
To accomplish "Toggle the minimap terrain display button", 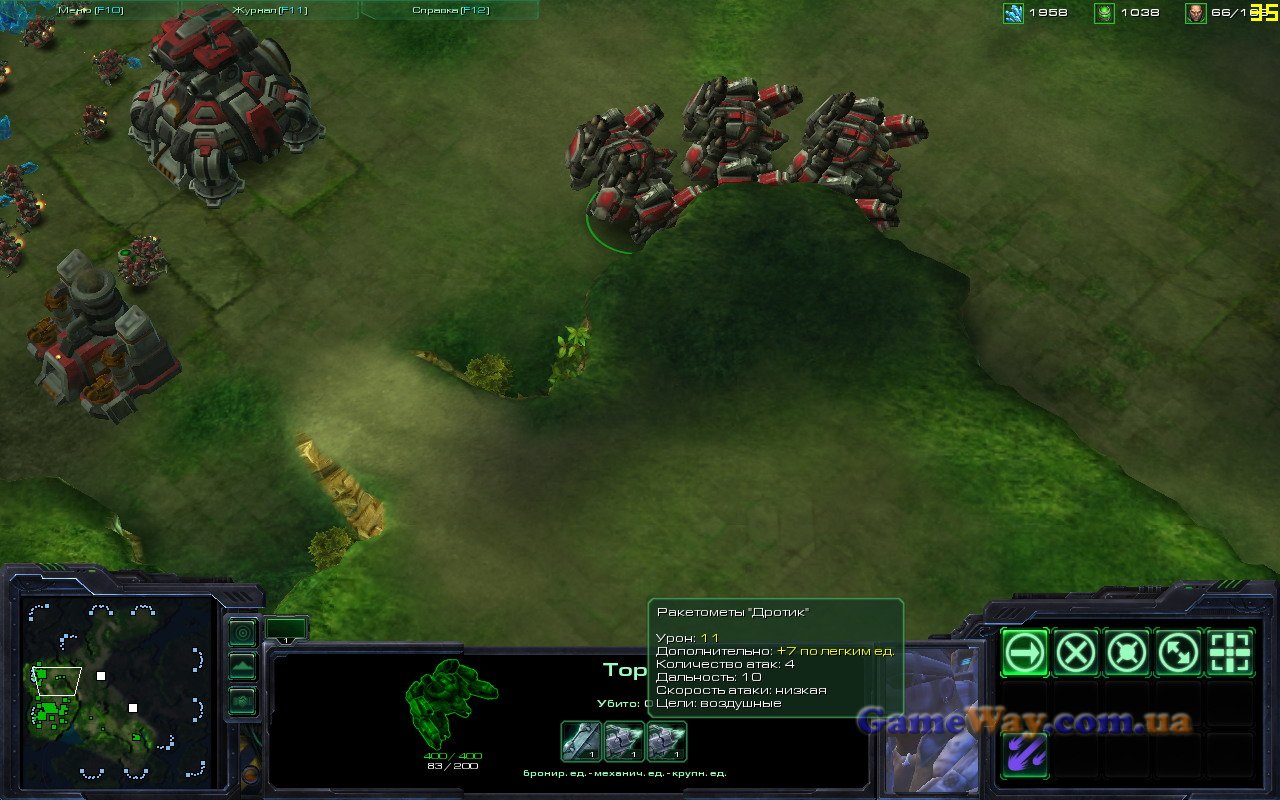I will pos(242,666).
